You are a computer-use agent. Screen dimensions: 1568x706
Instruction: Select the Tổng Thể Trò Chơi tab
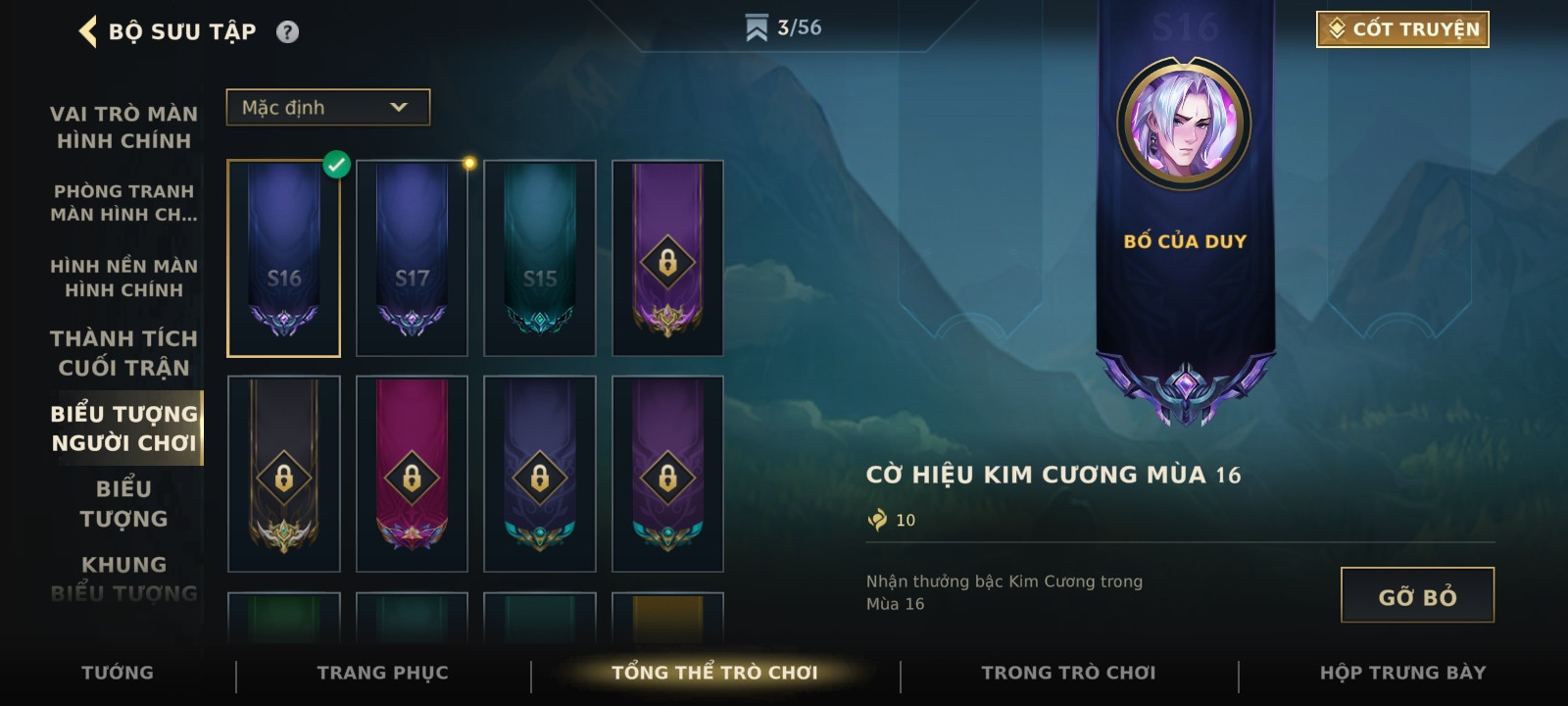tap(714, 673)
